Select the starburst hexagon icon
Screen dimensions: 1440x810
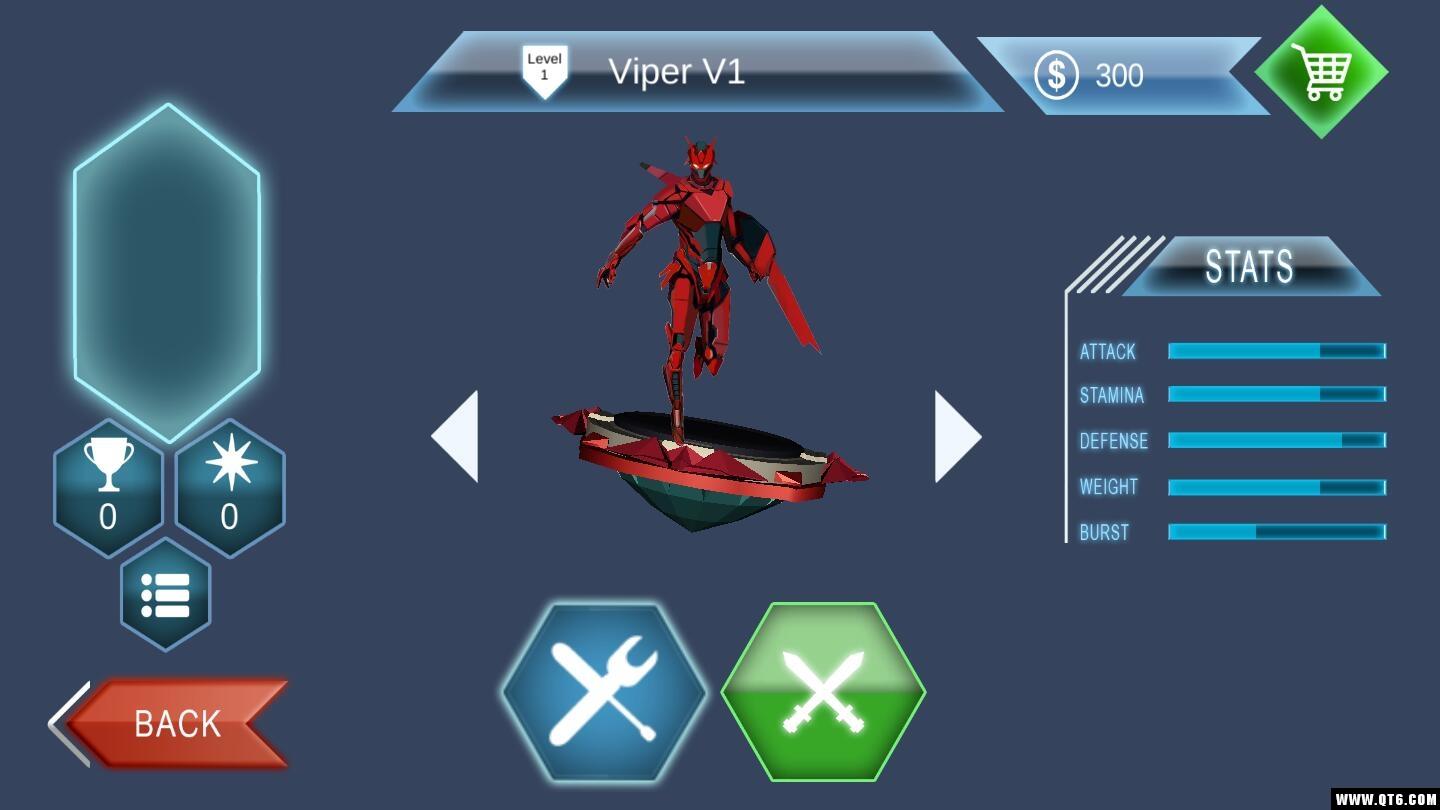(x=230, y=488)
